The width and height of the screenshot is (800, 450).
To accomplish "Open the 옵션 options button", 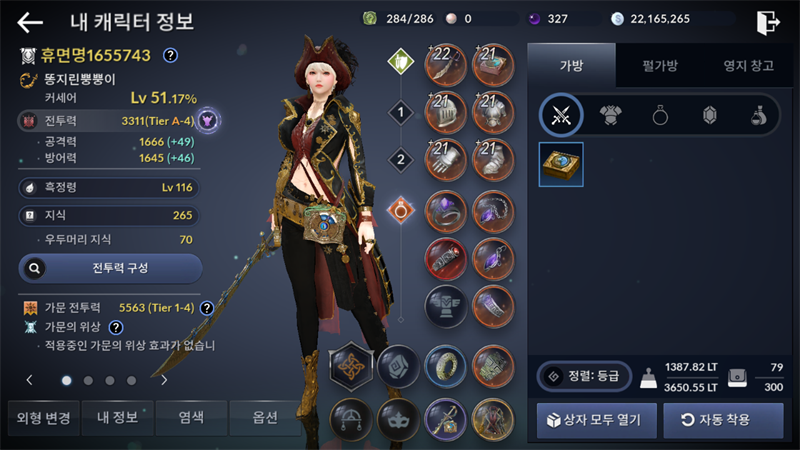I will (264, 417).
